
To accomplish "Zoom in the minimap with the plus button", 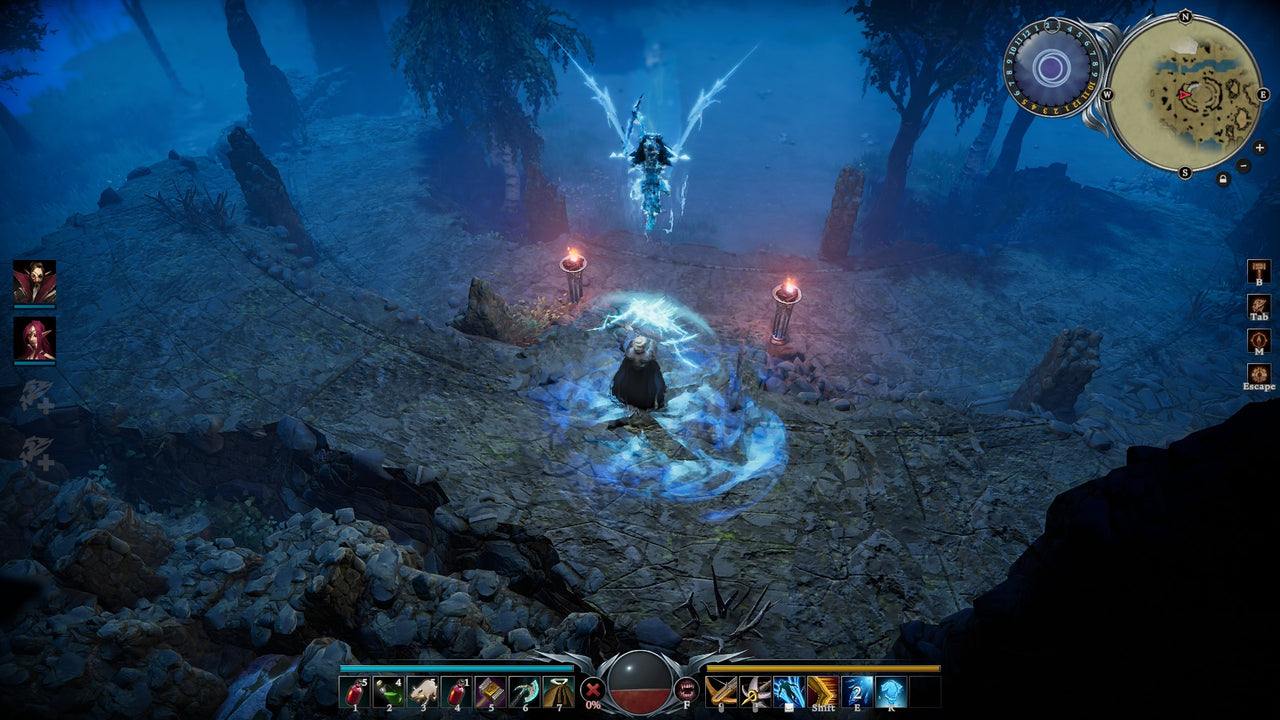I will (1259, 148).
